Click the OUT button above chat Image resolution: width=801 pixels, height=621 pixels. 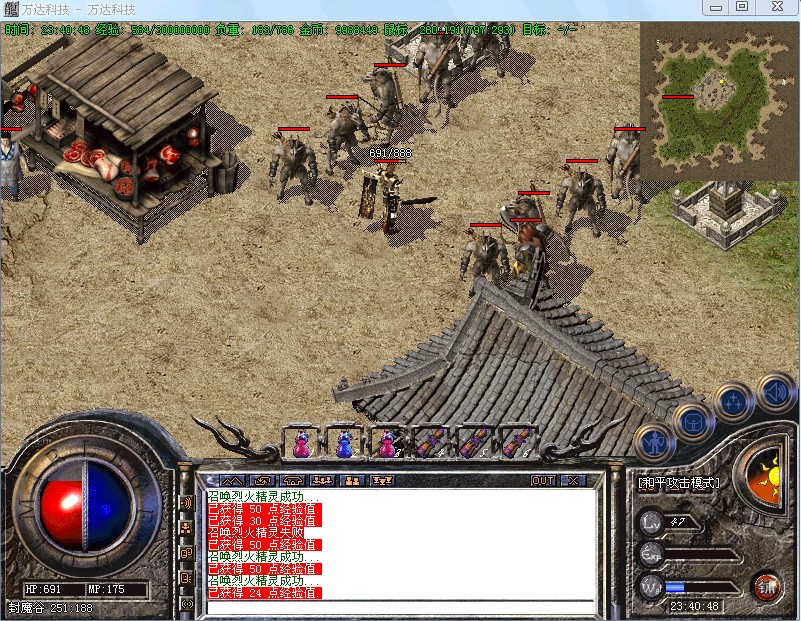coord(543,480)
